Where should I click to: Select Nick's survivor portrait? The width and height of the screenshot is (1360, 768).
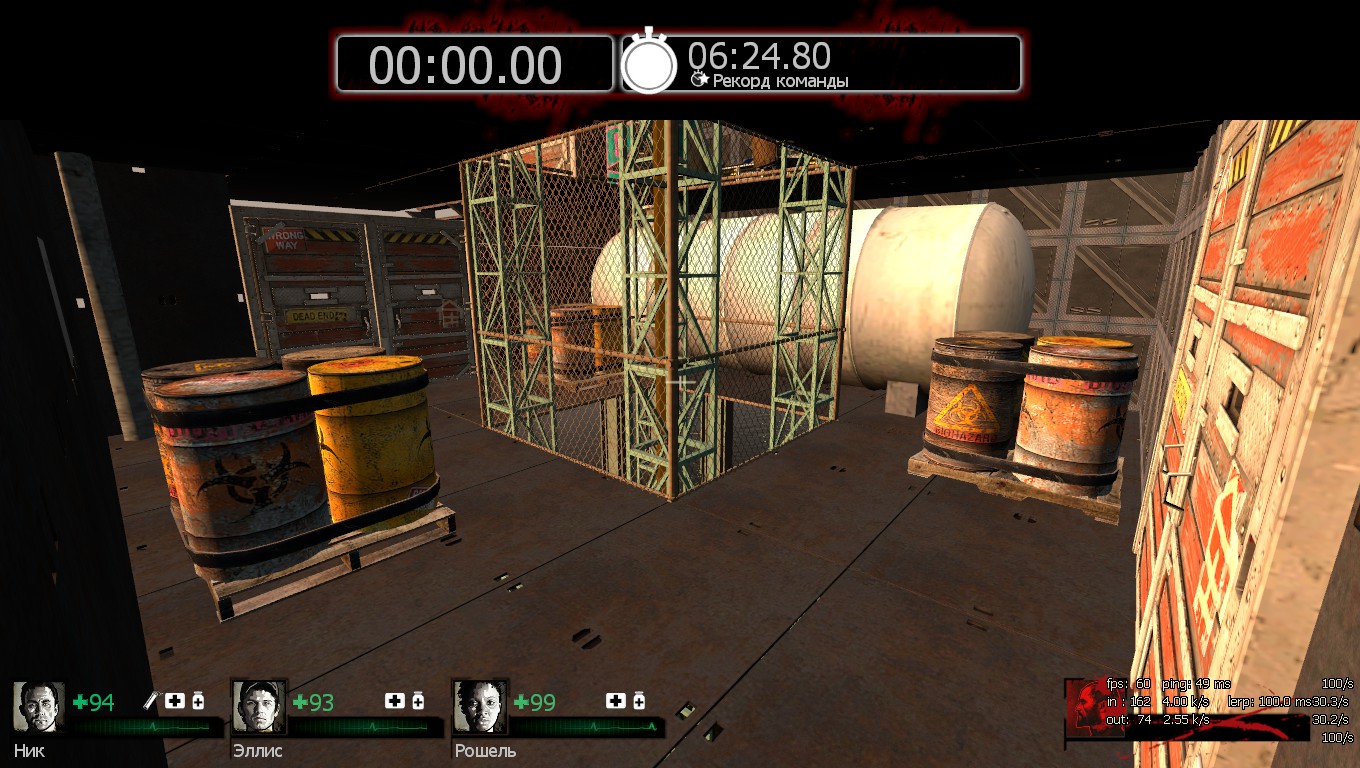click(39, 707)
